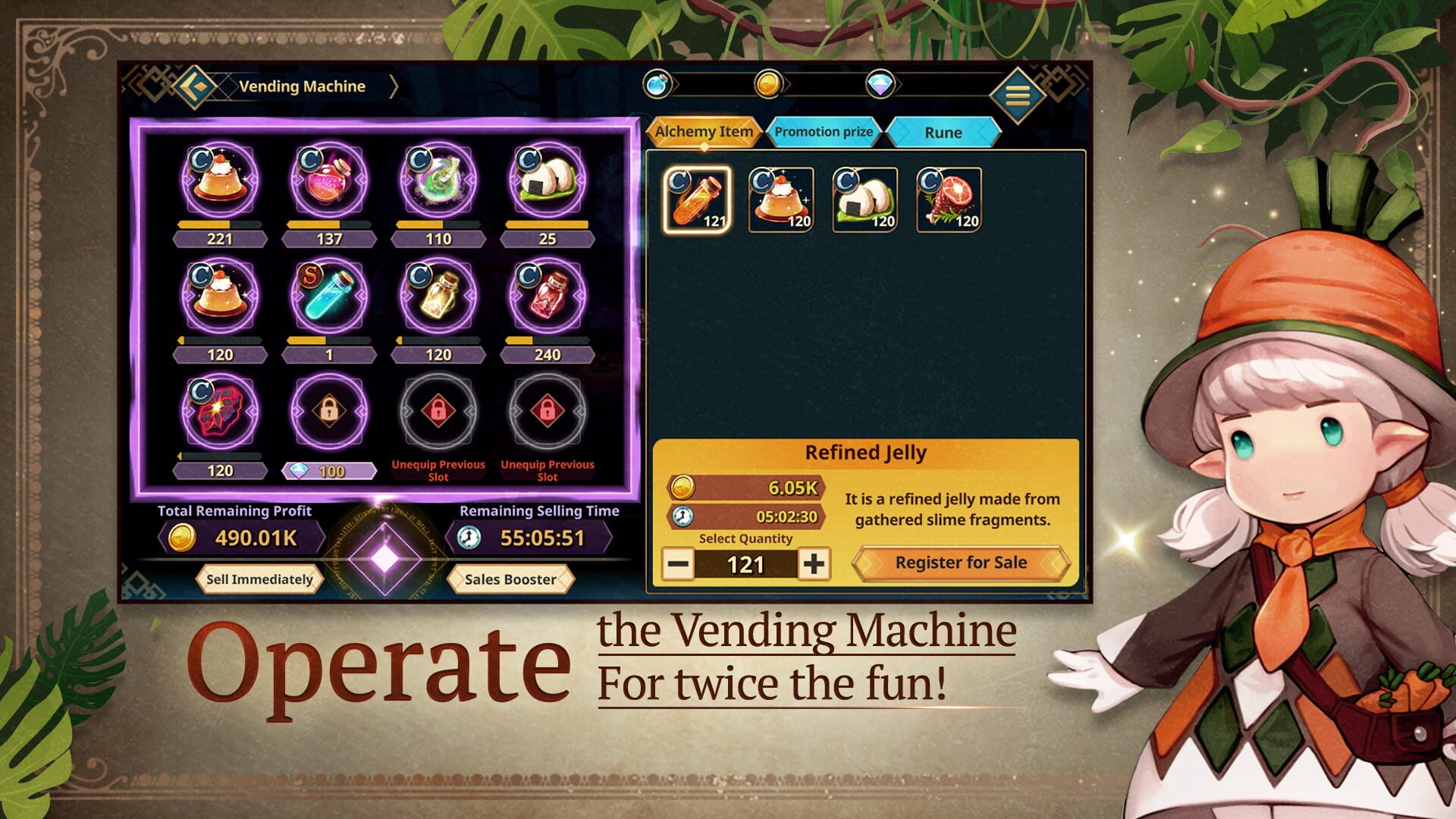1456x819 pixels.
Task: Click the back arrow next to Vending Machine
Action: coord(192,86)
